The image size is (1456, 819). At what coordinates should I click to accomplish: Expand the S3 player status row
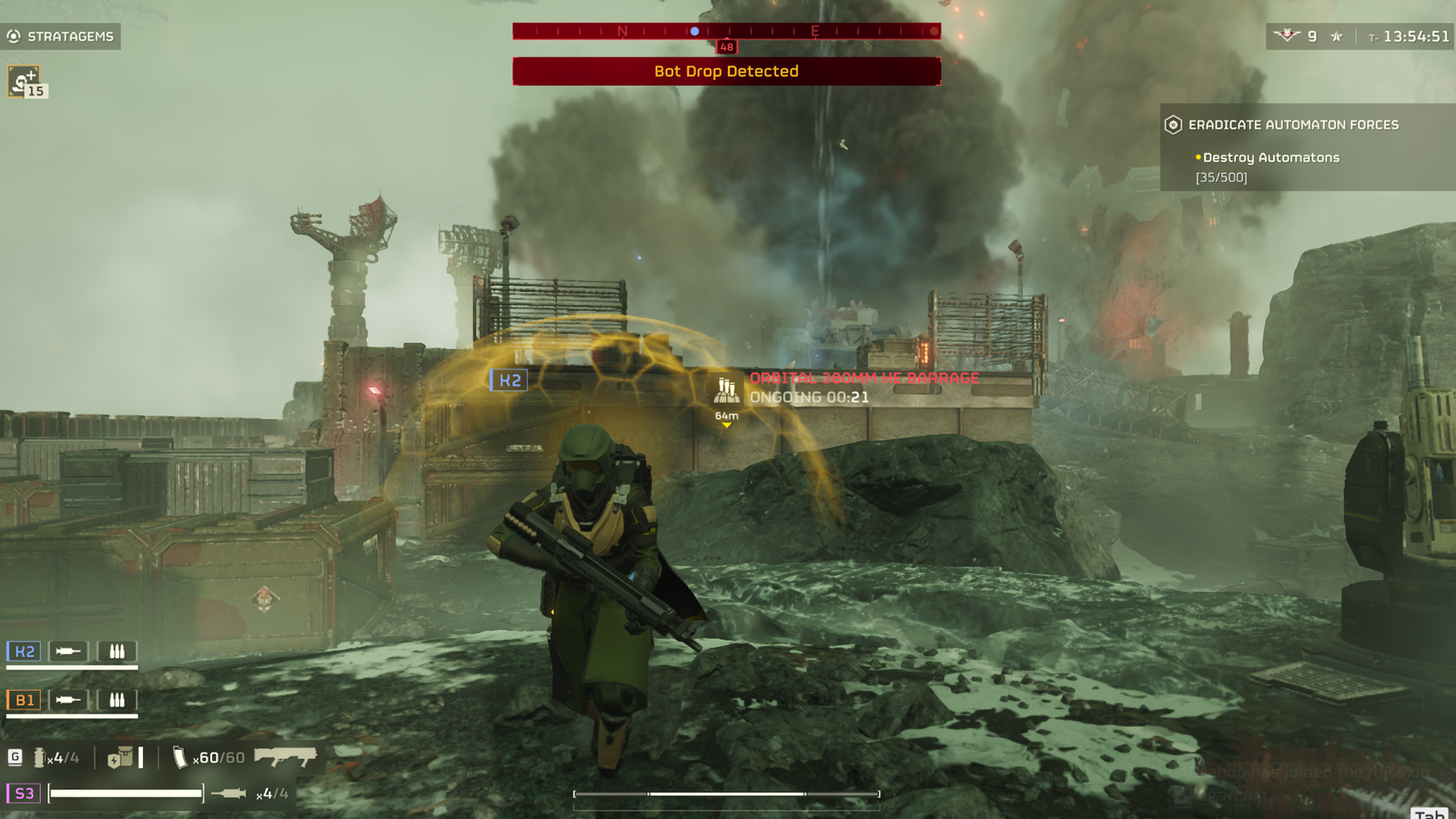23,794
